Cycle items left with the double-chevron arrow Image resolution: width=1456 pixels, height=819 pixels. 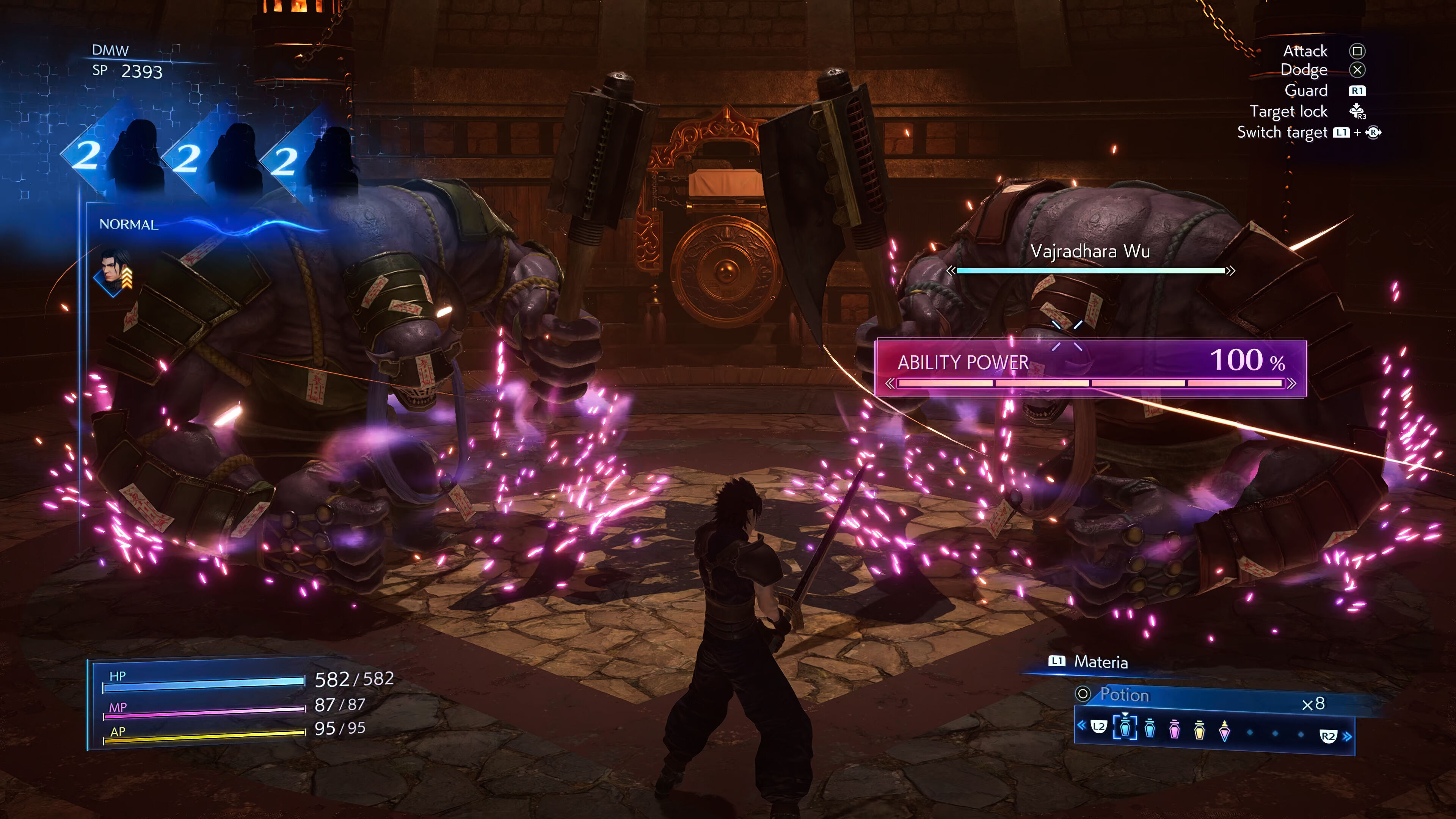[x=1081, y=725]
